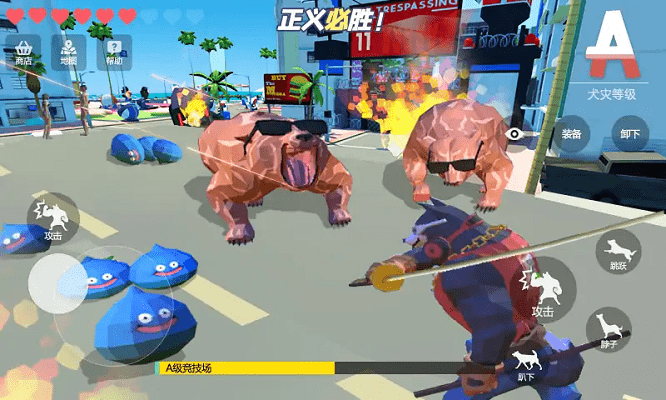
Task: Open the 商店 shop
Action: click(x=23, y=52)
